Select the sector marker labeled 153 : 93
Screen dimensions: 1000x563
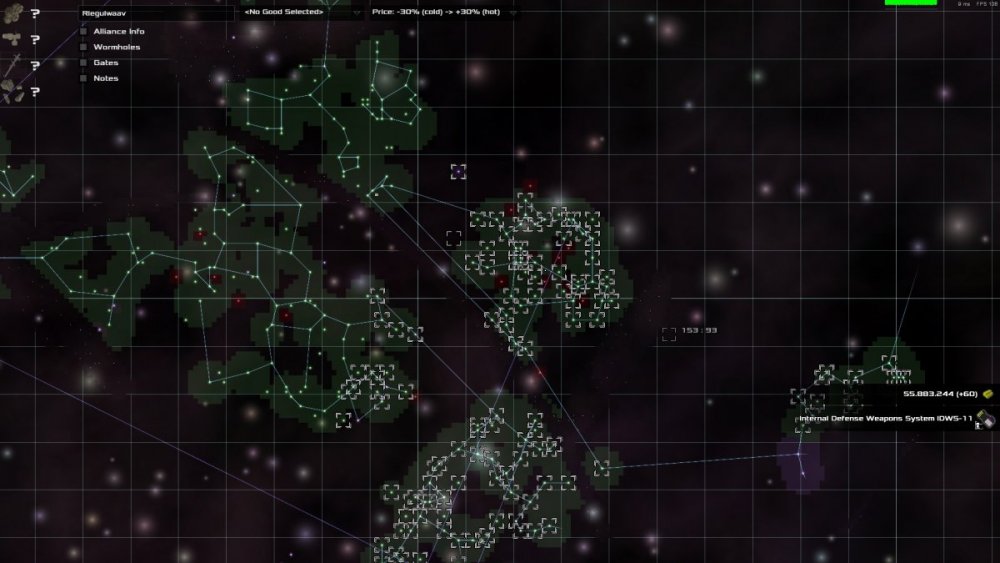pos(669,334)
